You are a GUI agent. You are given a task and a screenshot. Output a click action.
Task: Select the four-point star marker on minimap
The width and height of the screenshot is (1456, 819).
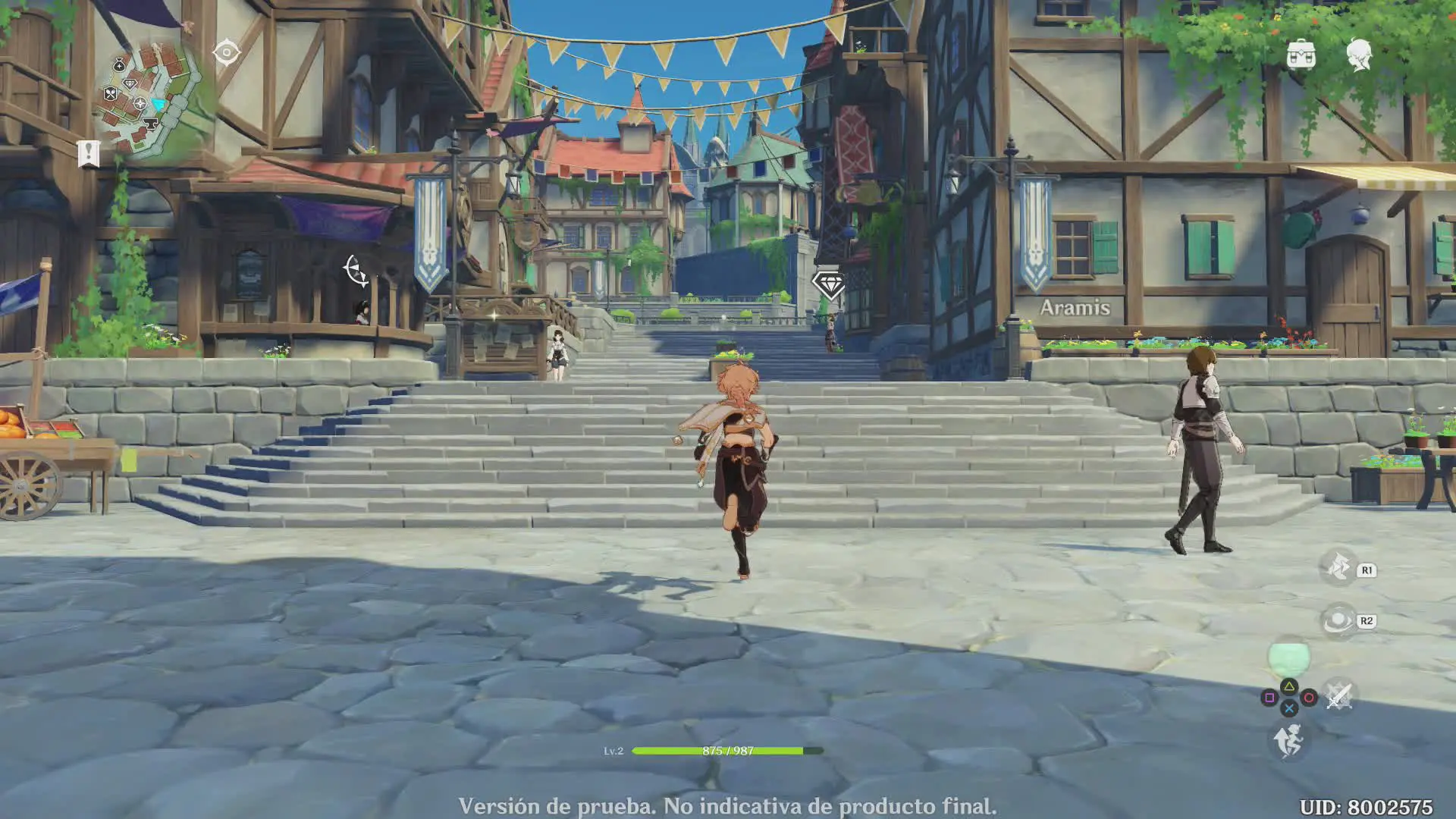pos(140,103)
